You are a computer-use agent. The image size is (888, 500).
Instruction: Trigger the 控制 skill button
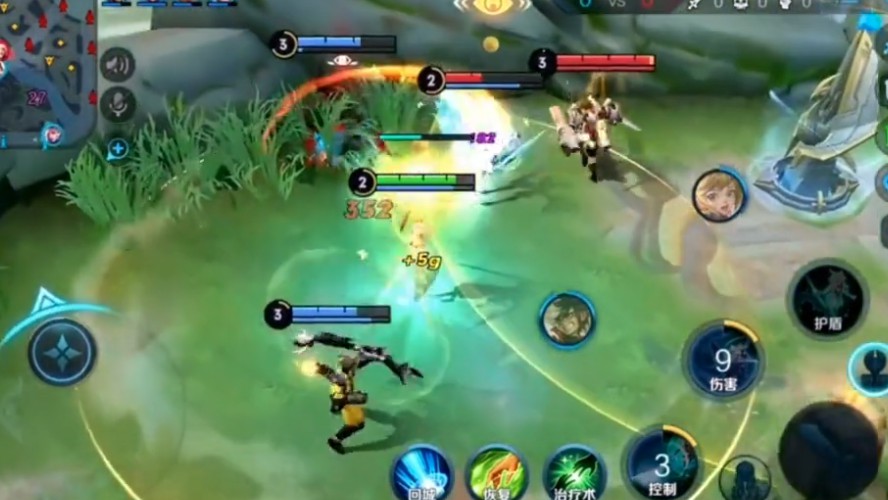tap(661, 462)
